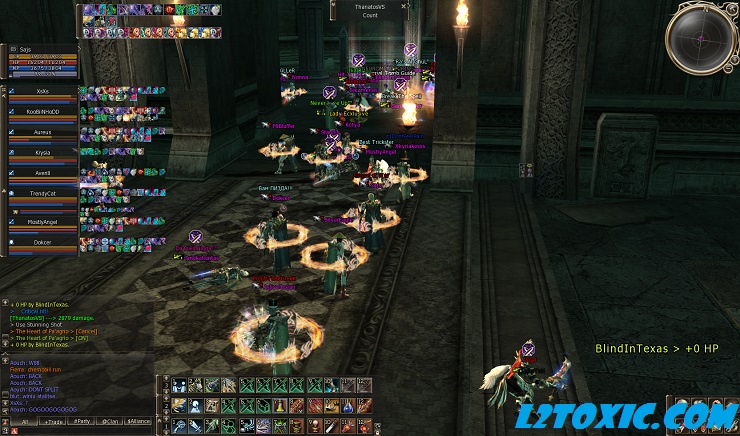Select party member Dokcer
Screen dimensions: 740x436
[x=42, y=242]
